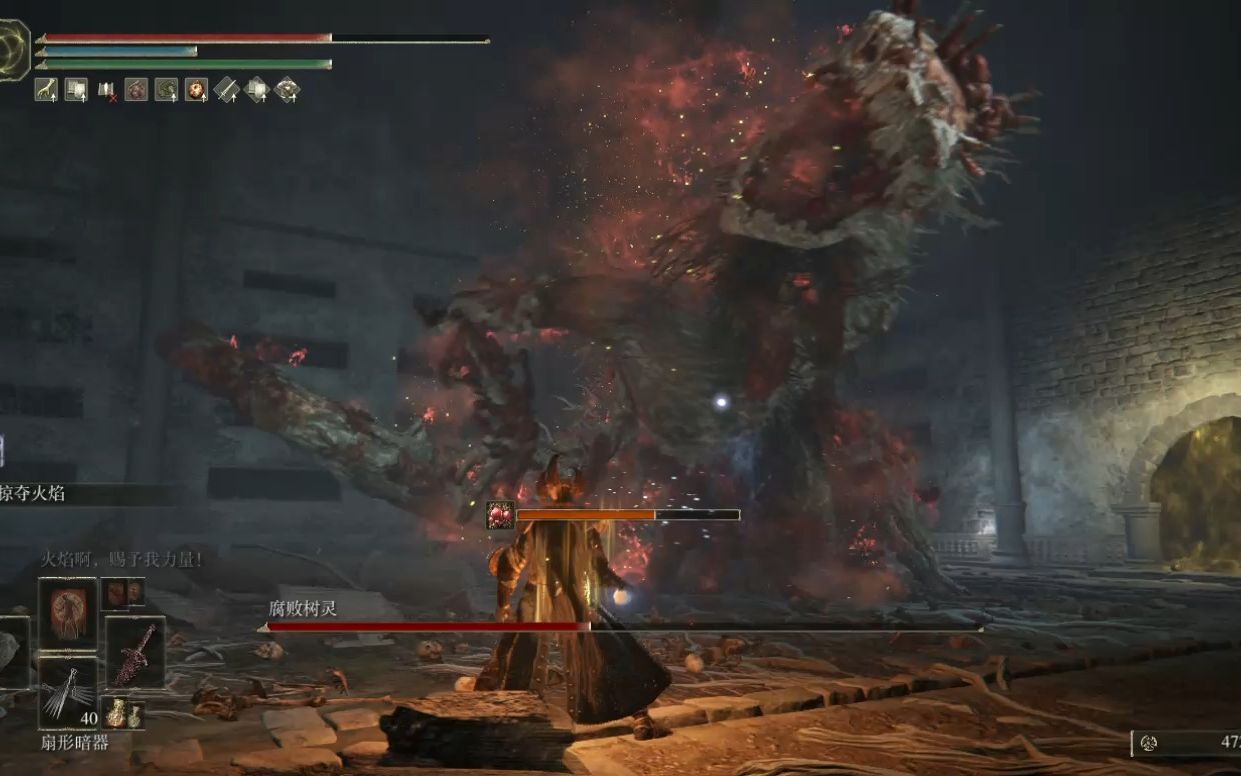Click the golden arm buff status icon
This screenshot has height=776, width=1241.
[46, 90]
